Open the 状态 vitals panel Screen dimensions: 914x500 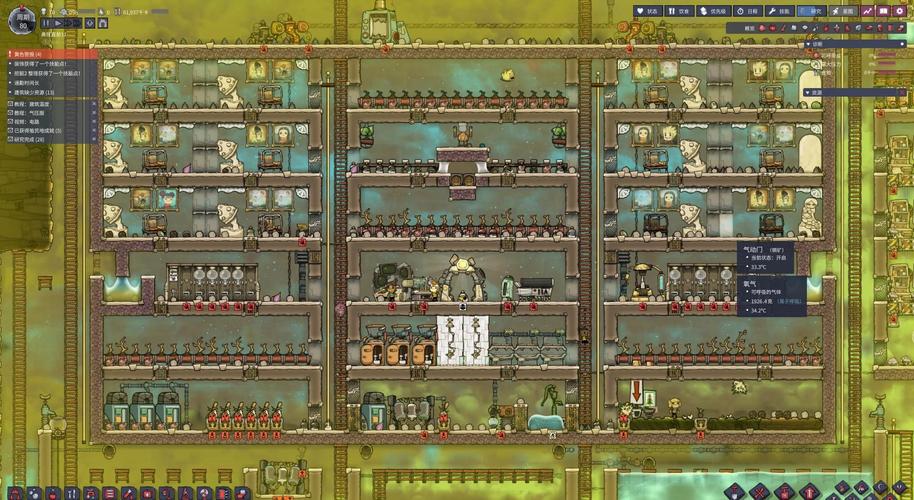click(x=649, y=11)
